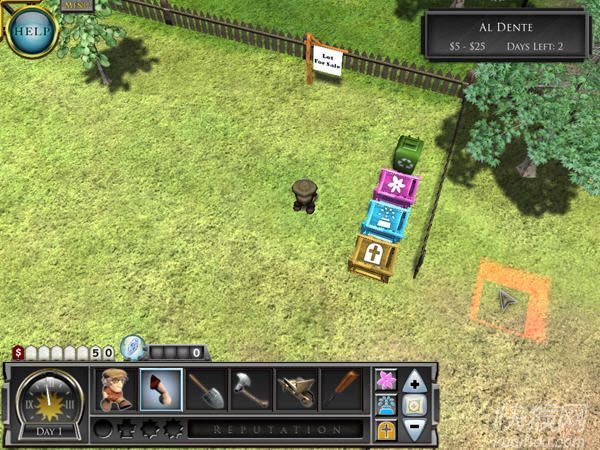
Task: Open the Al Dente client panel
Action: pyautogui.click(x=504, y=34)
